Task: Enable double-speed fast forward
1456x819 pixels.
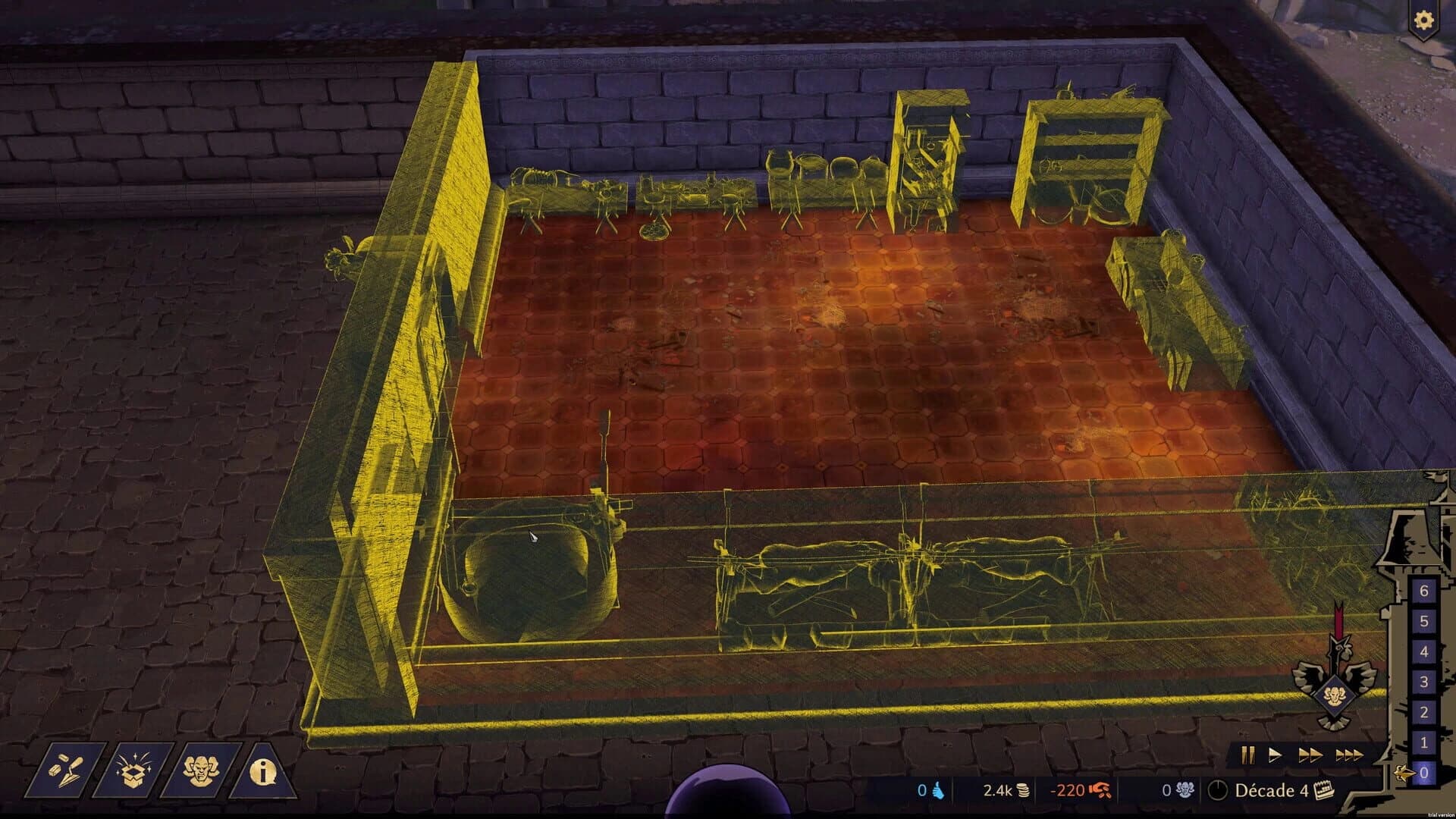Action: pos(1311,755)
